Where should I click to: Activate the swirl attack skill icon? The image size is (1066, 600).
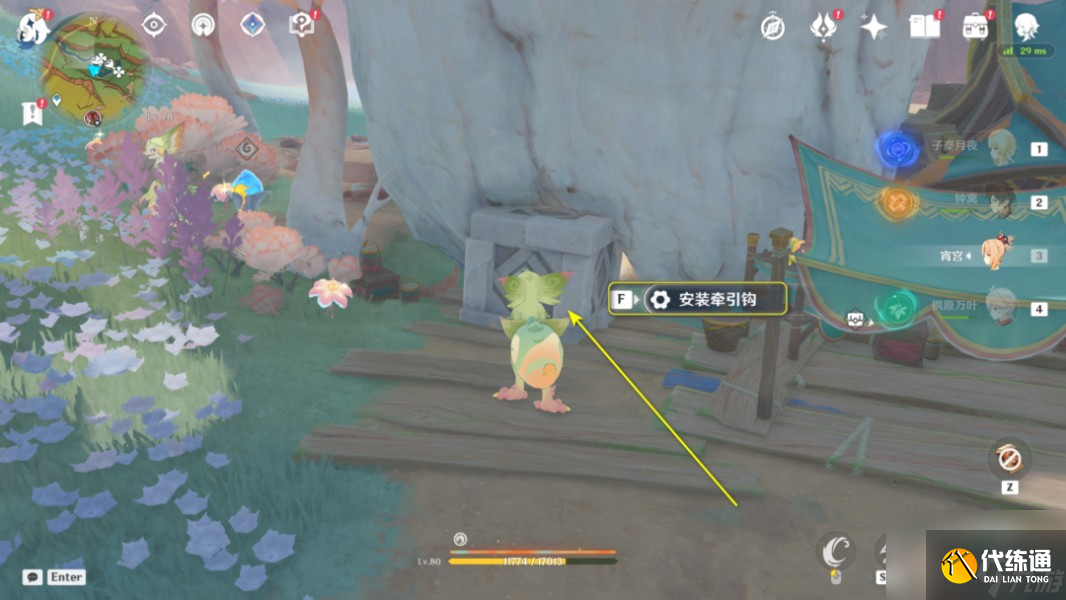836,551
